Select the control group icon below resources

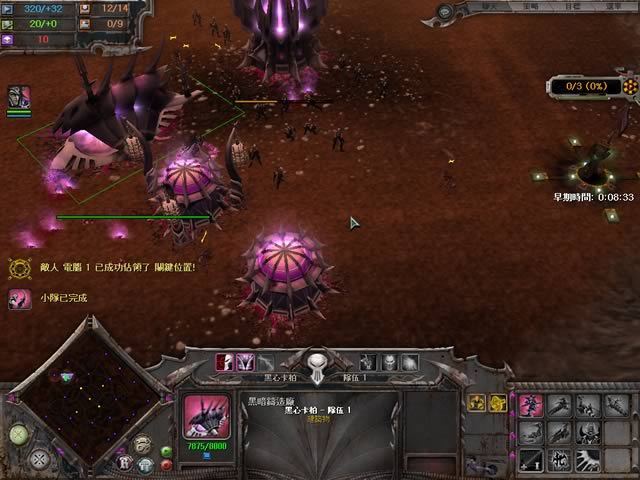coord(19,97)
